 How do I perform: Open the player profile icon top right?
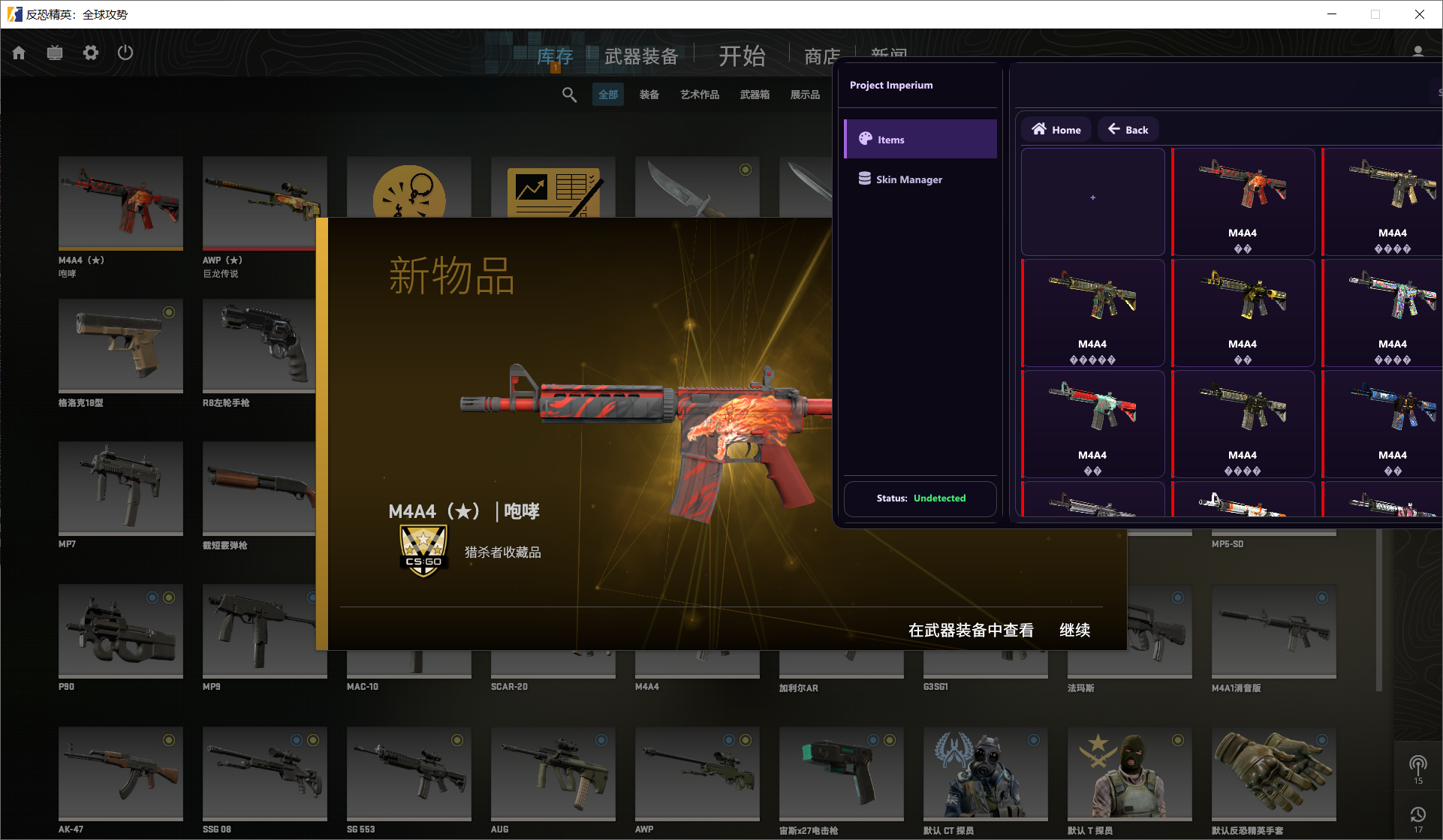point(1417,51)
